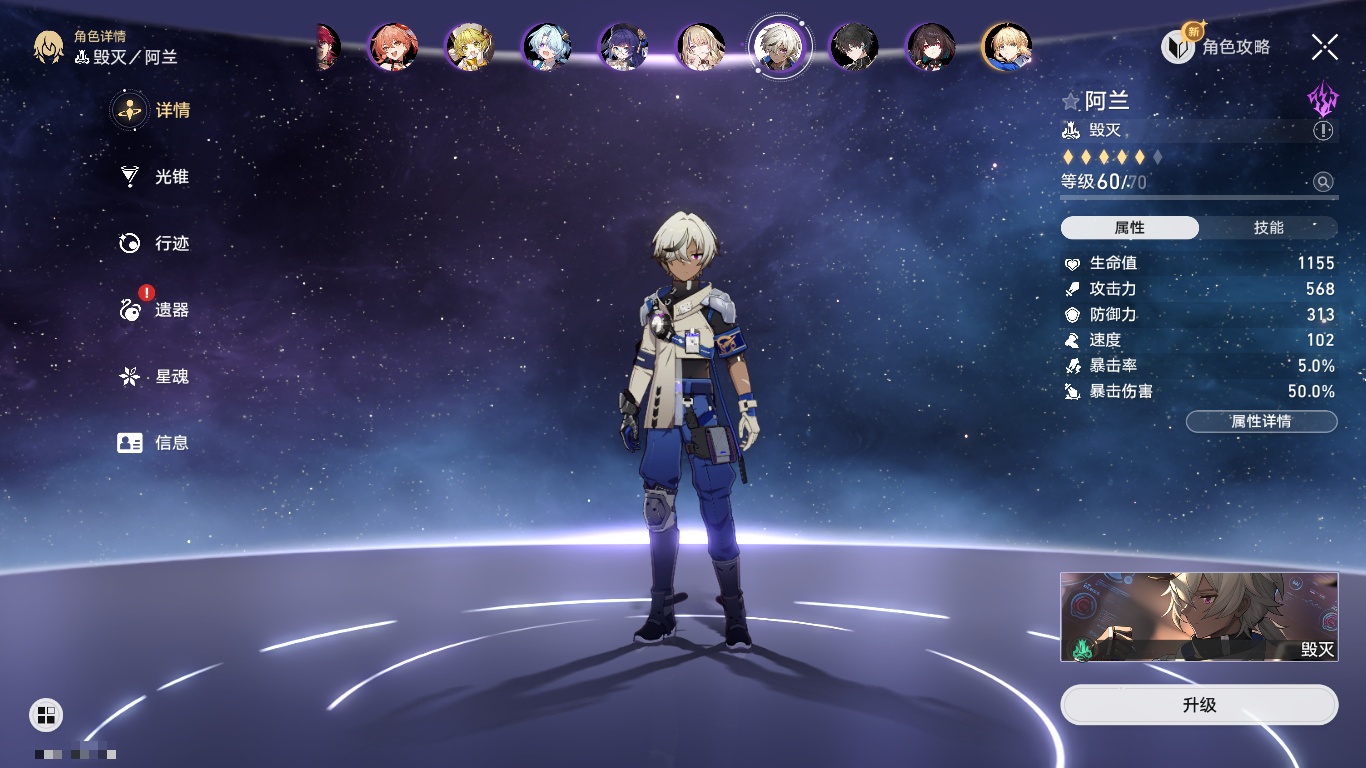Toggle the favorite star beside 阿兰
Viewport: 1366px width, 768px height.
pyautogui.click(x=1071, y=101)
